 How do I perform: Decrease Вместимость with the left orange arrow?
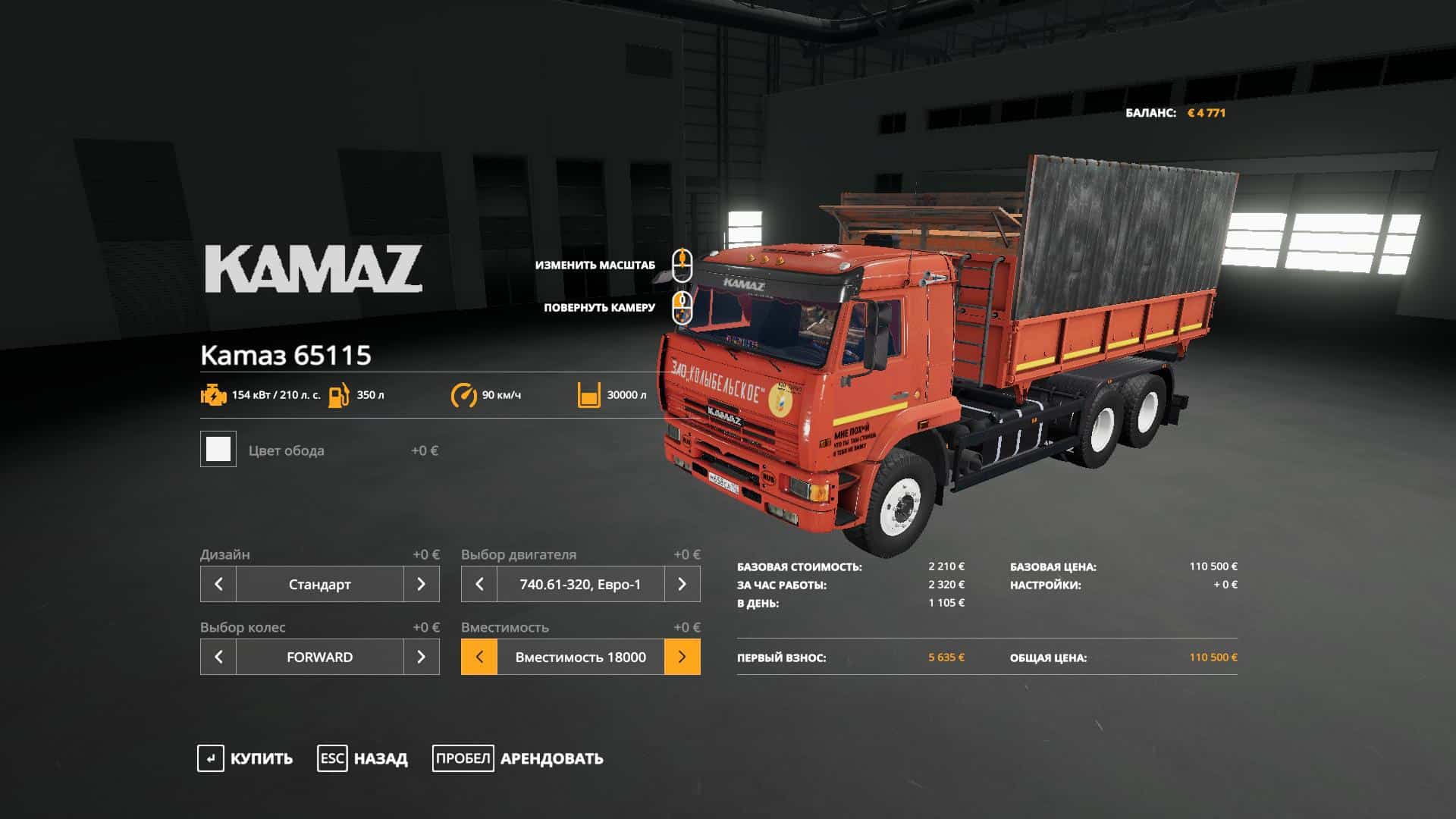click(479, 657)
